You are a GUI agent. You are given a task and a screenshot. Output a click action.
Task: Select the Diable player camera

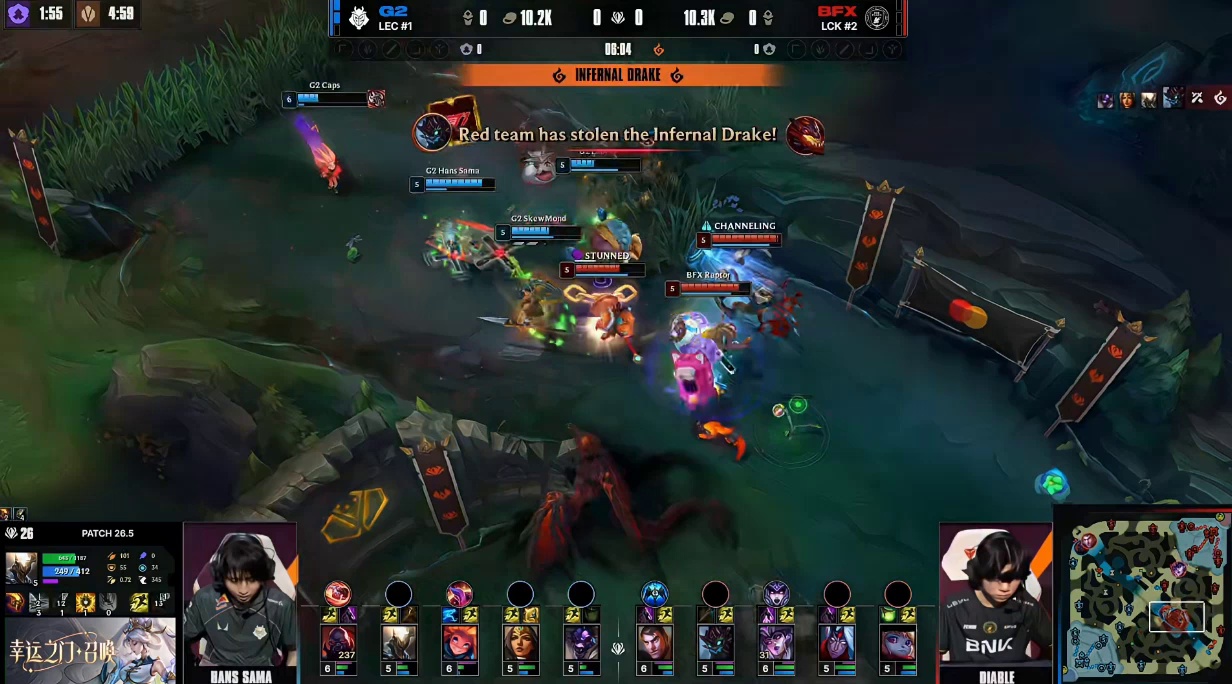point(995,596)
